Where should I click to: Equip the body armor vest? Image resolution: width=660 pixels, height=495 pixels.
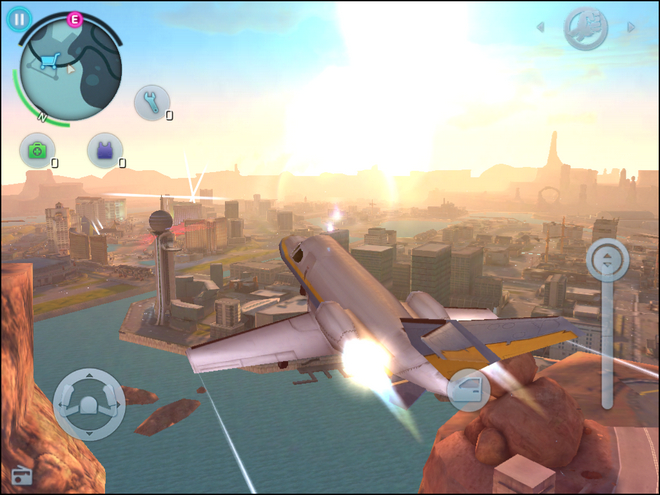point(104,151)
